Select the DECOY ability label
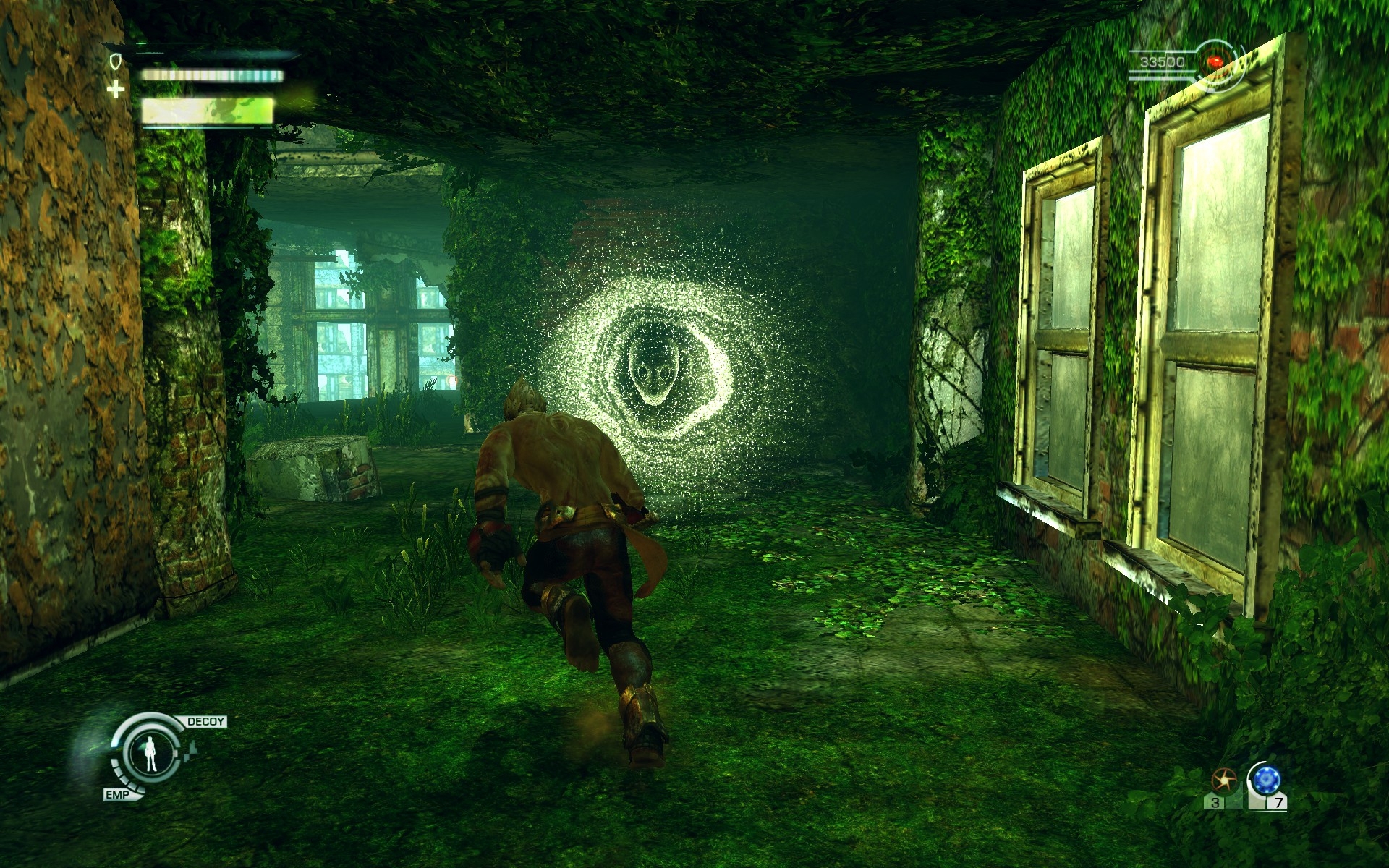Image resolution: width=1389 pixels, height=868 pixels. click(205, 721)
